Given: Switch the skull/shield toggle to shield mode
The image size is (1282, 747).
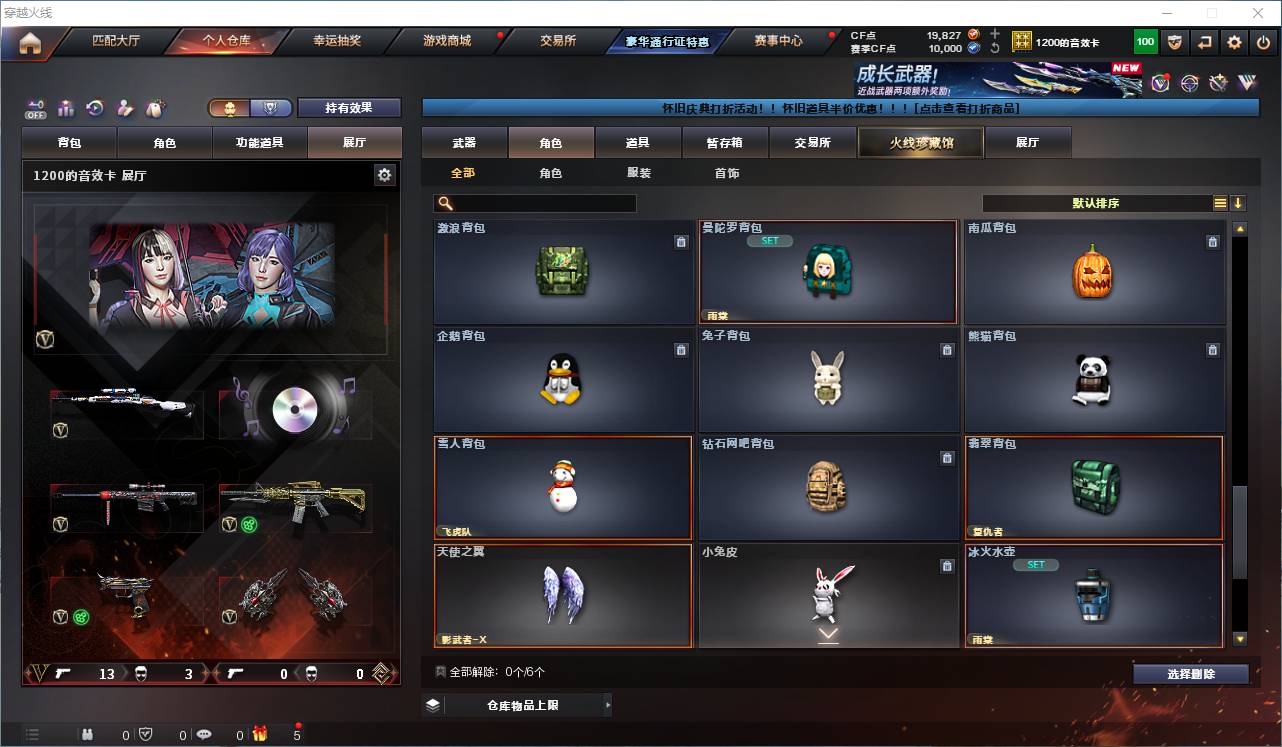Looking at the screenshot, I should pos(268,108).
